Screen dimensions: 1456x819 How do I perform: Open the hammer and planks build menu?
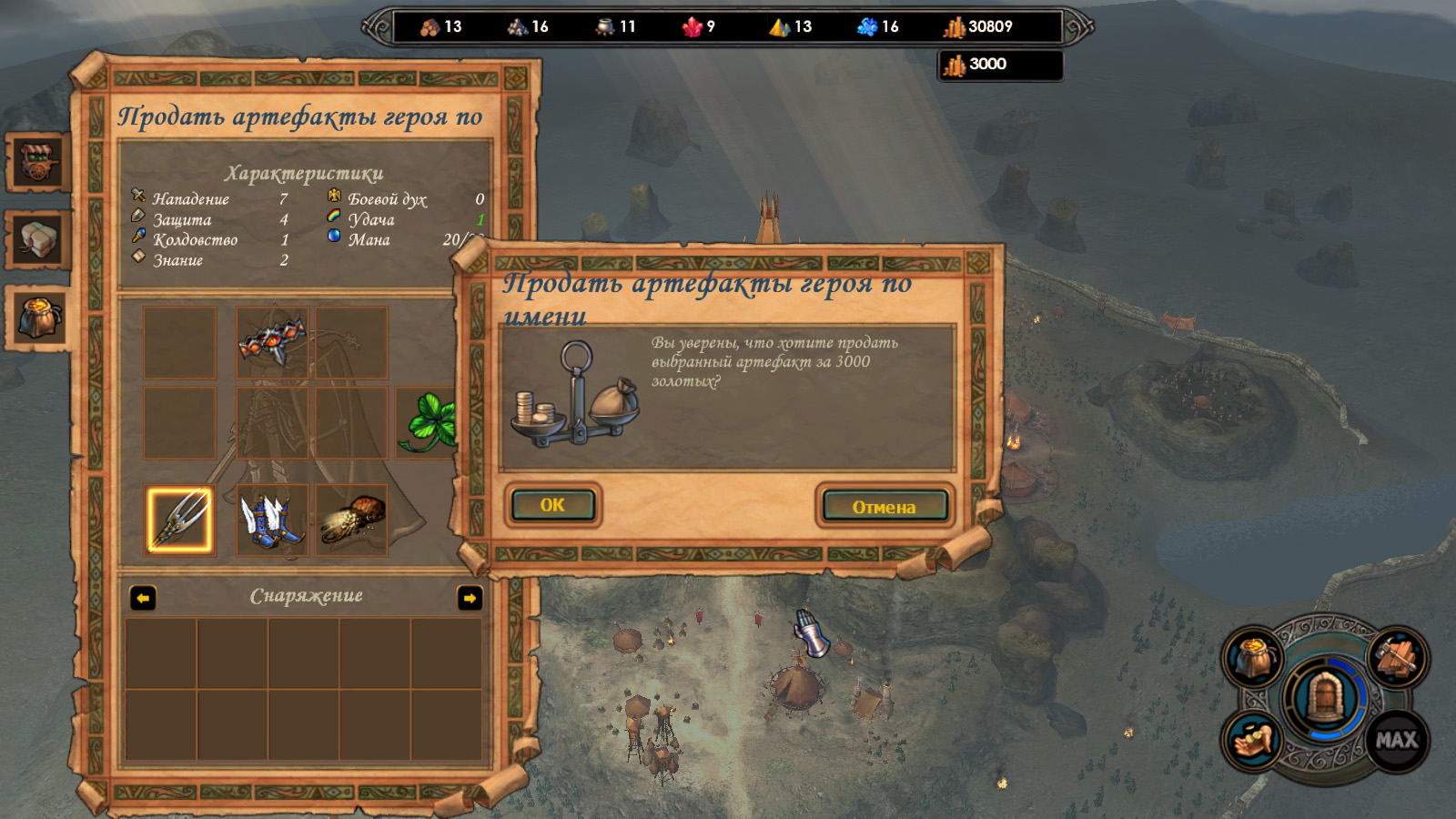click(1397, 657)
